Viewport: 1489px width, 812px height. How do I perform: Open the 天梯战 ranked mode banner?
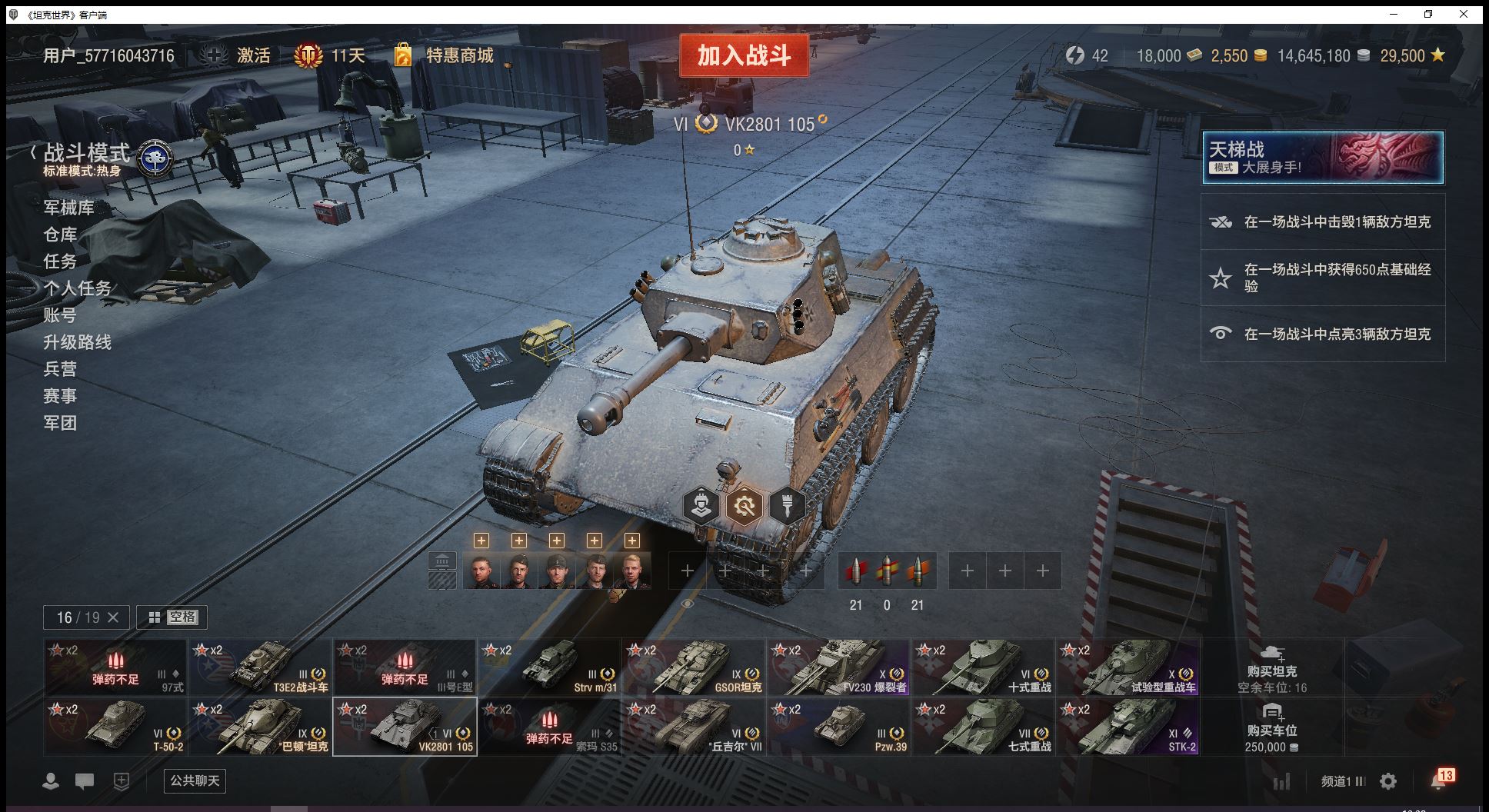(x=1322, y=158)
